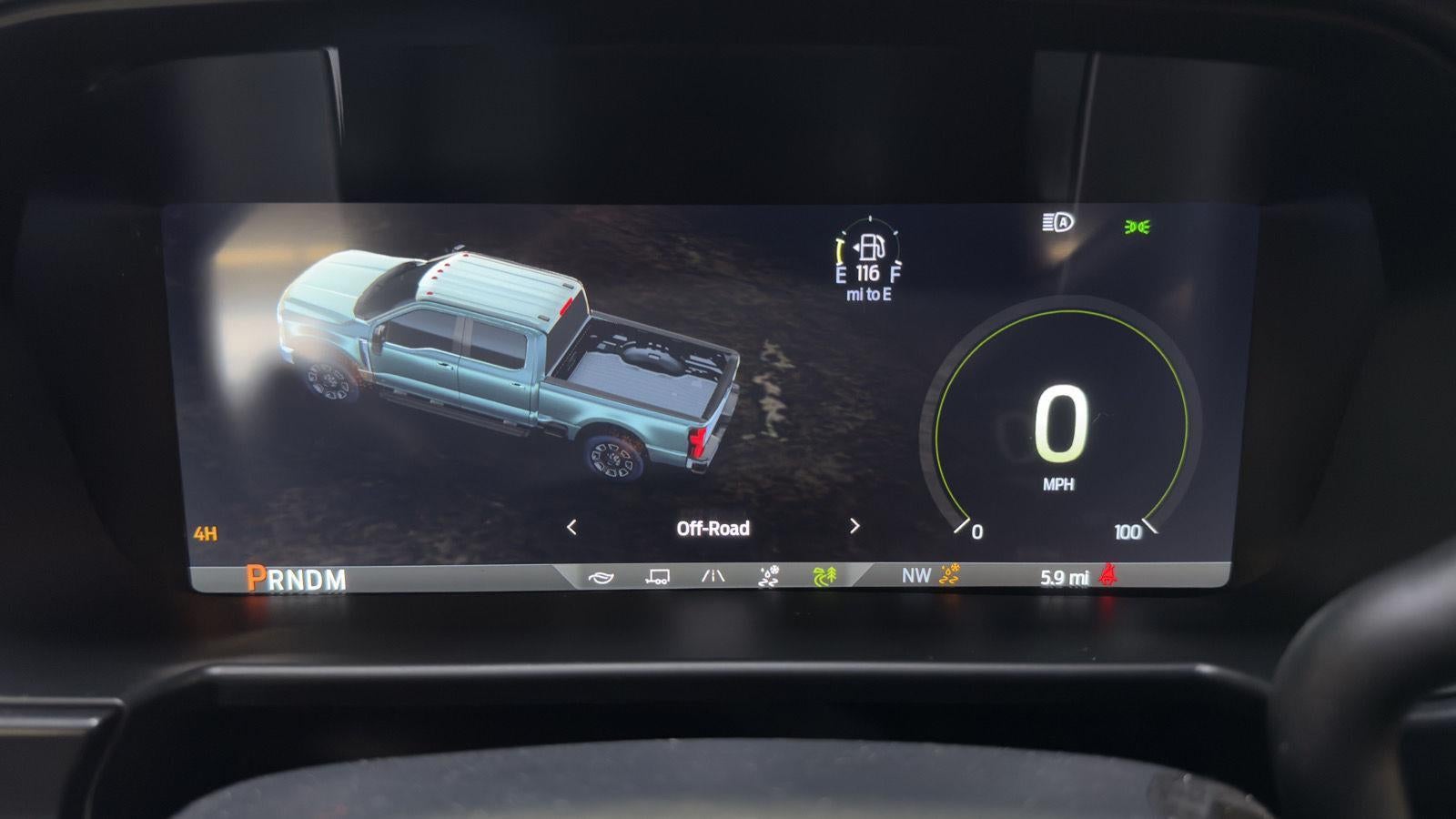Toggle the 4H four-wheel-drive indicator
The width and height of the screenshot is (1456, 819).
click(x=206, y=534)
